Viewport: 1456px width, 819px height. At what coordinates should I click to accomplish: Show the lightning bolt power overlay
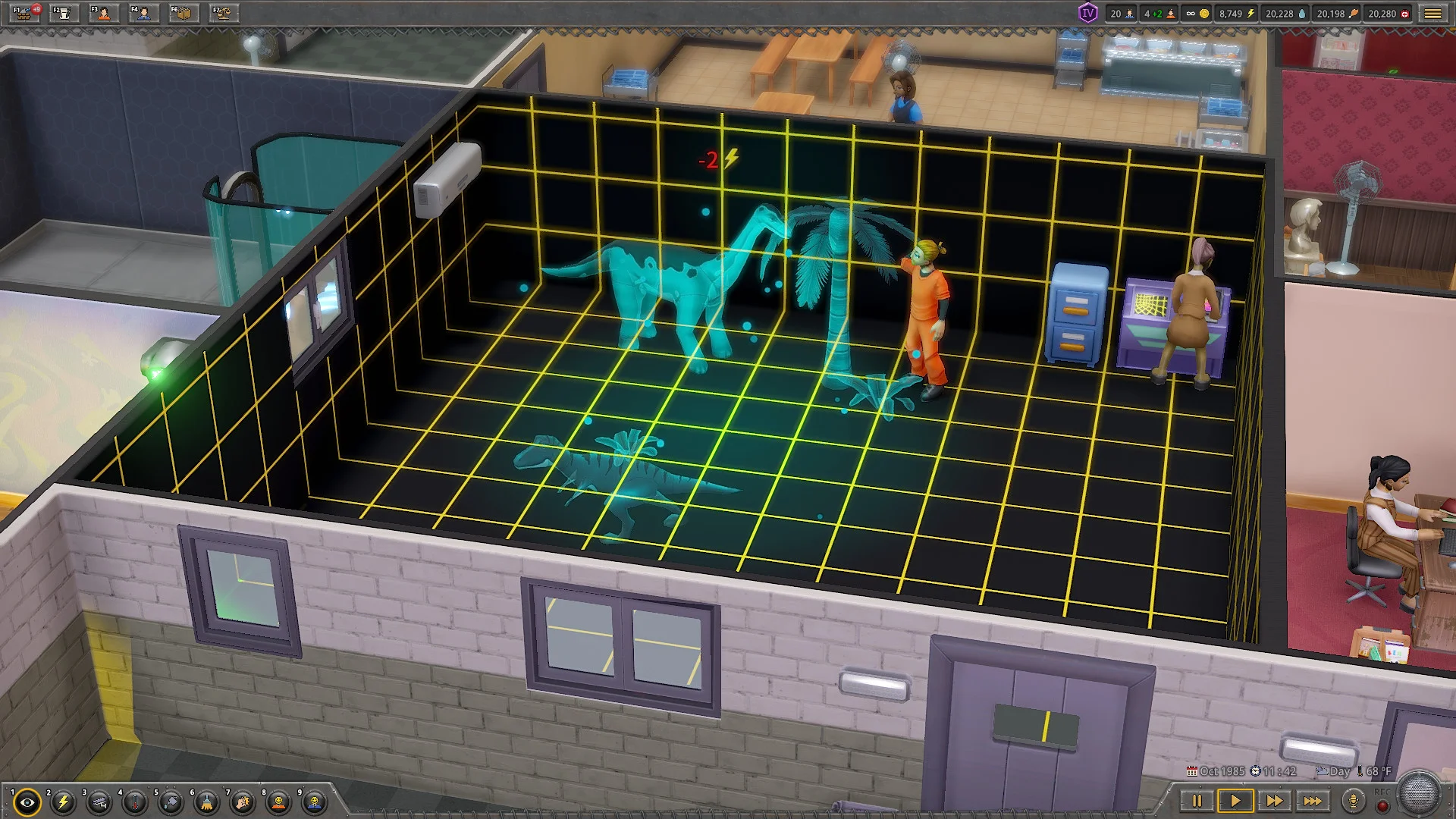point(64,802)
